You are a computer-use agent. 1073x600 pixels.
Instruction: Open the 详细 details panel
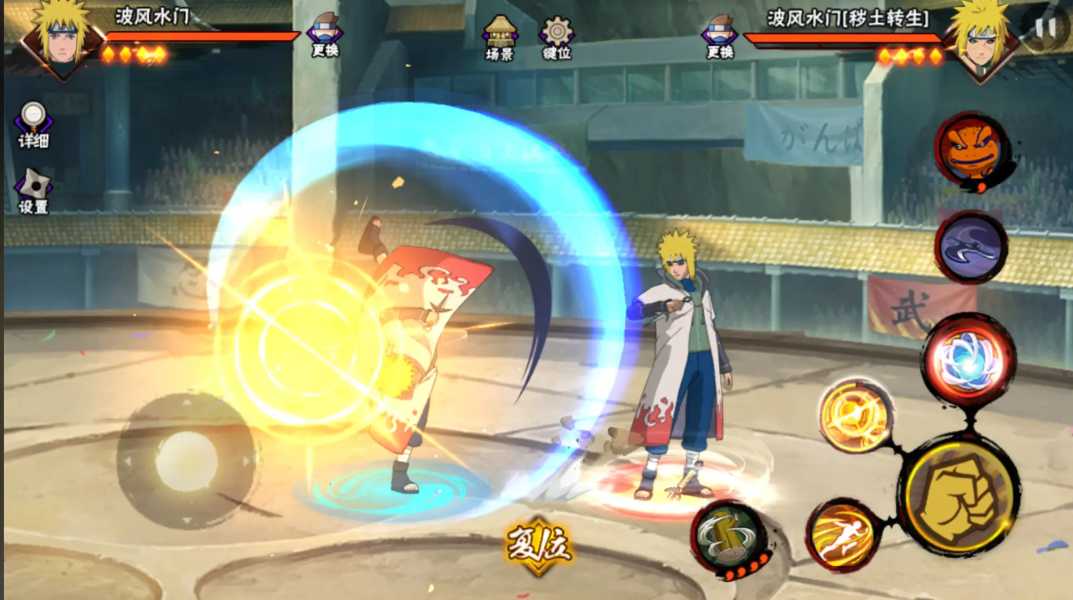click(x=33, y=124)
